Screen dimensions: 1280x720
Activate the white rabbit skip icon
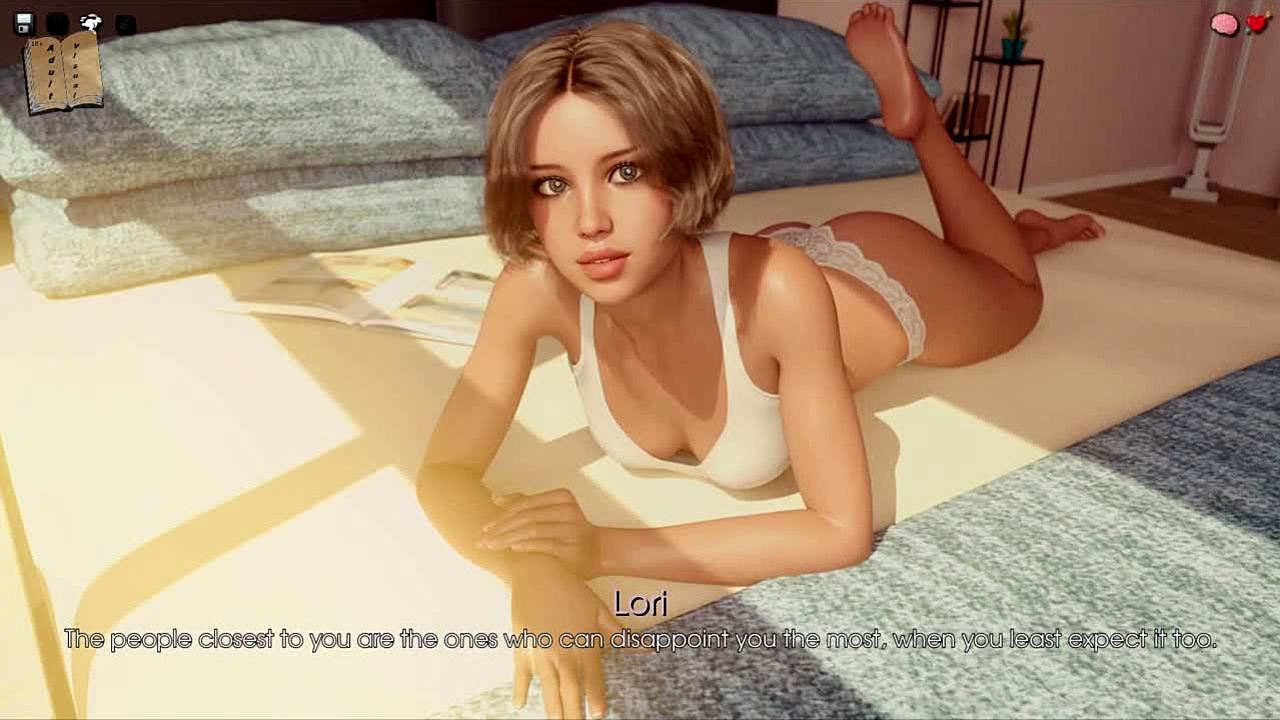coord(91,23)
